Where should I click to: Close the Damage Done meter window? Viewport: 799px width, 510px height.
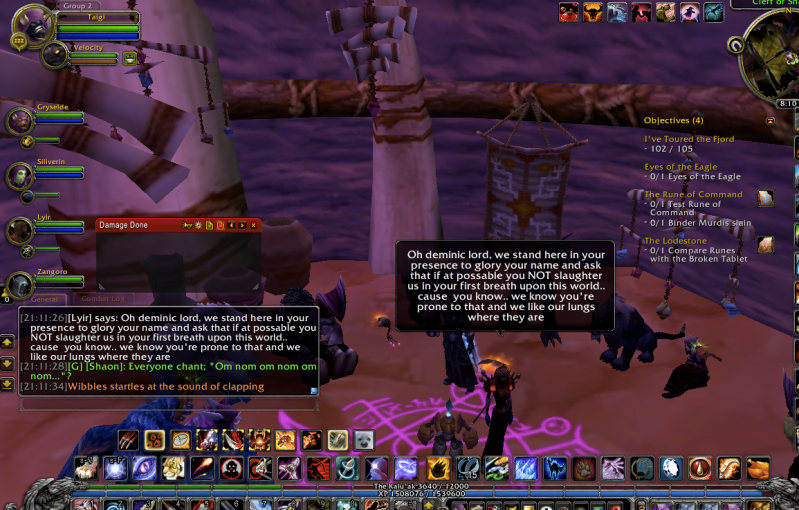tap(253, 225)
